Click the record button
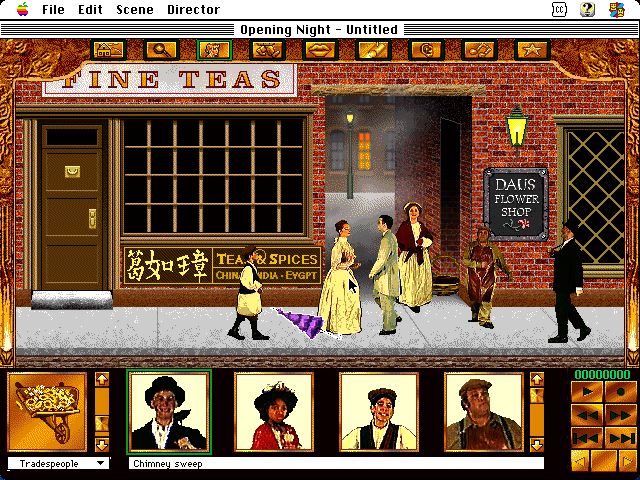Viewport: 640px width, 480px height. 619,391
